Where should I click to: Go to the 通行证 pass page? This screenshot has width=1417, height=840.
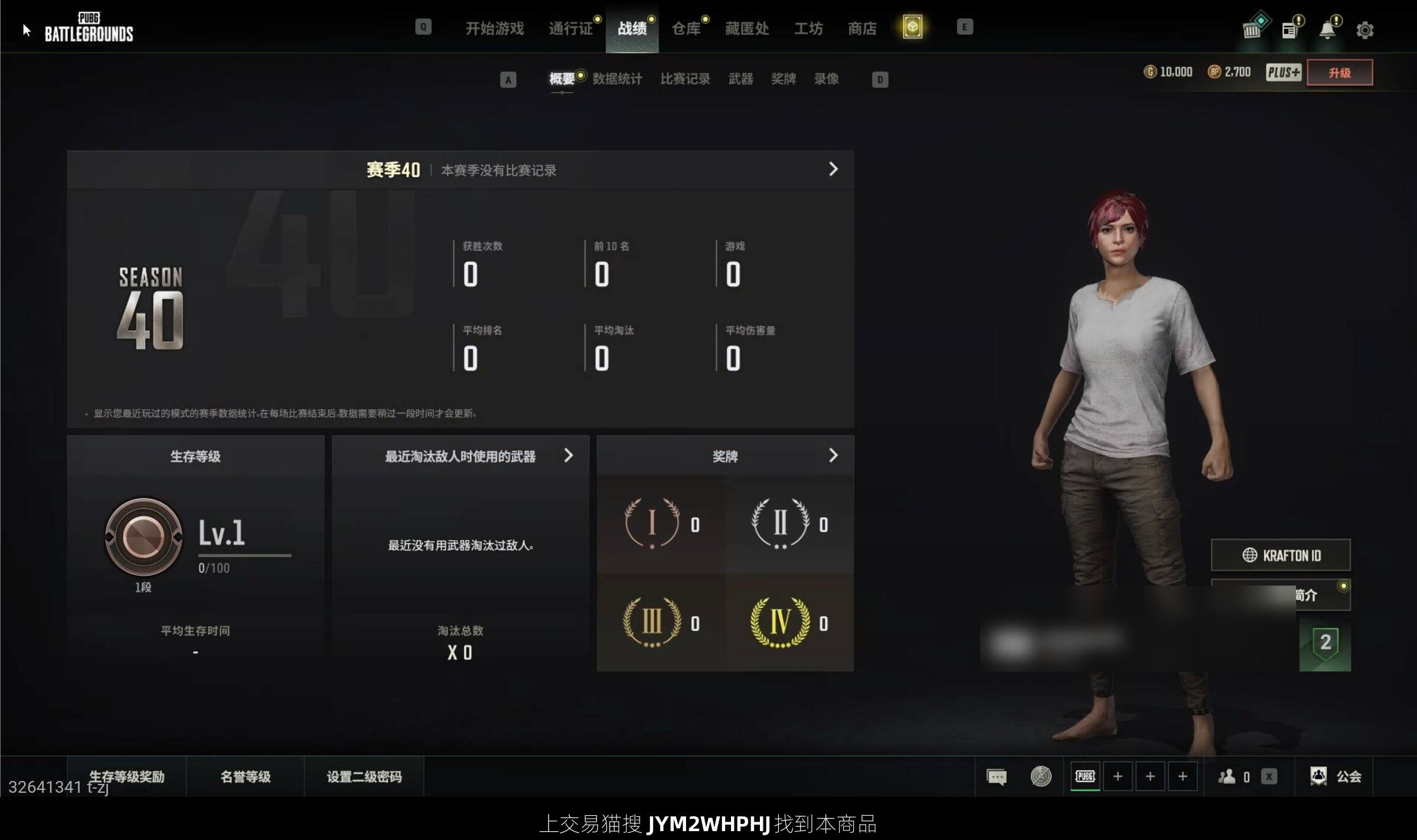point(570,28)
